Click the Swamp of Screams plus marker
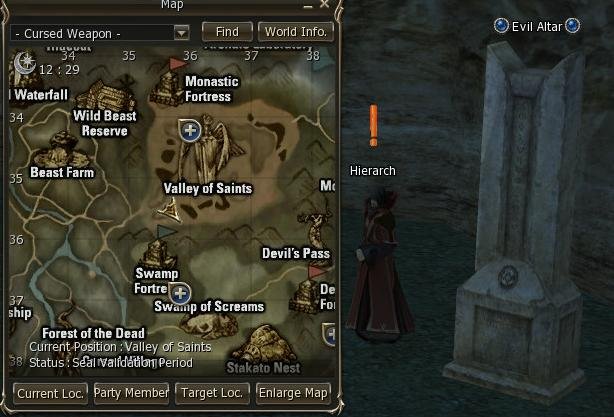 pyautogui.click(x=180, y=293)
